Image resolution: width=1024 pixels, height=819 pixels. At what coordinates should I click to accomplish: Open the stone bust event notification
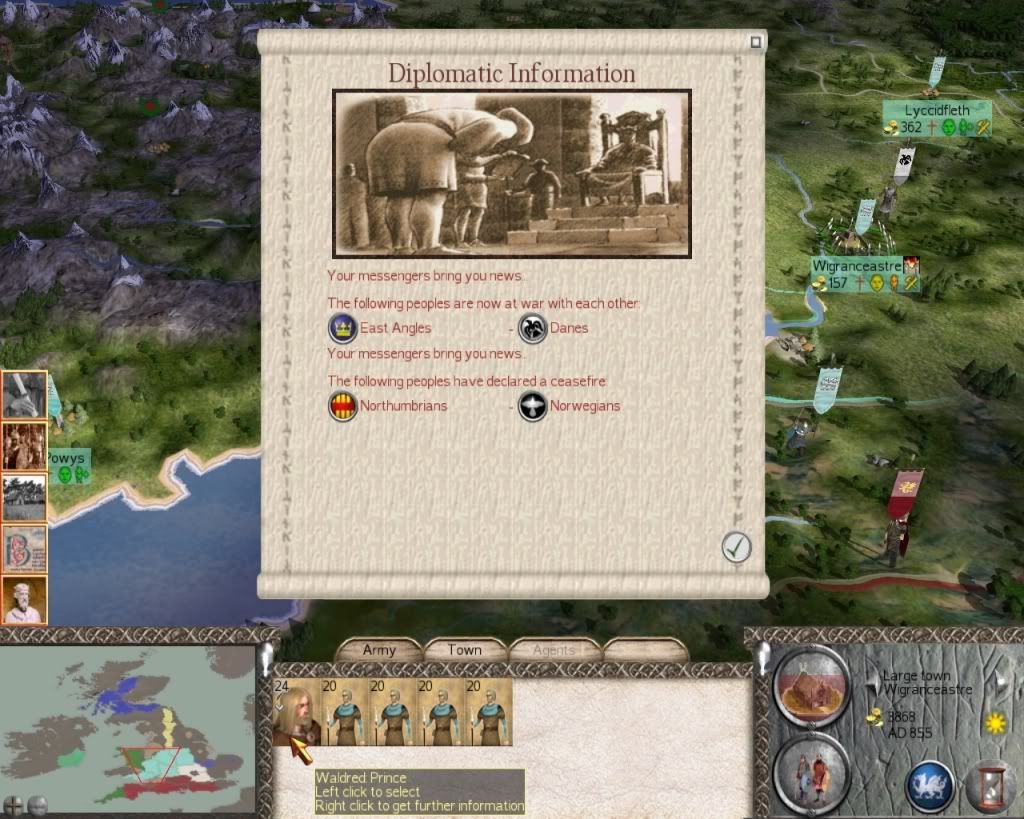point(24,600)
